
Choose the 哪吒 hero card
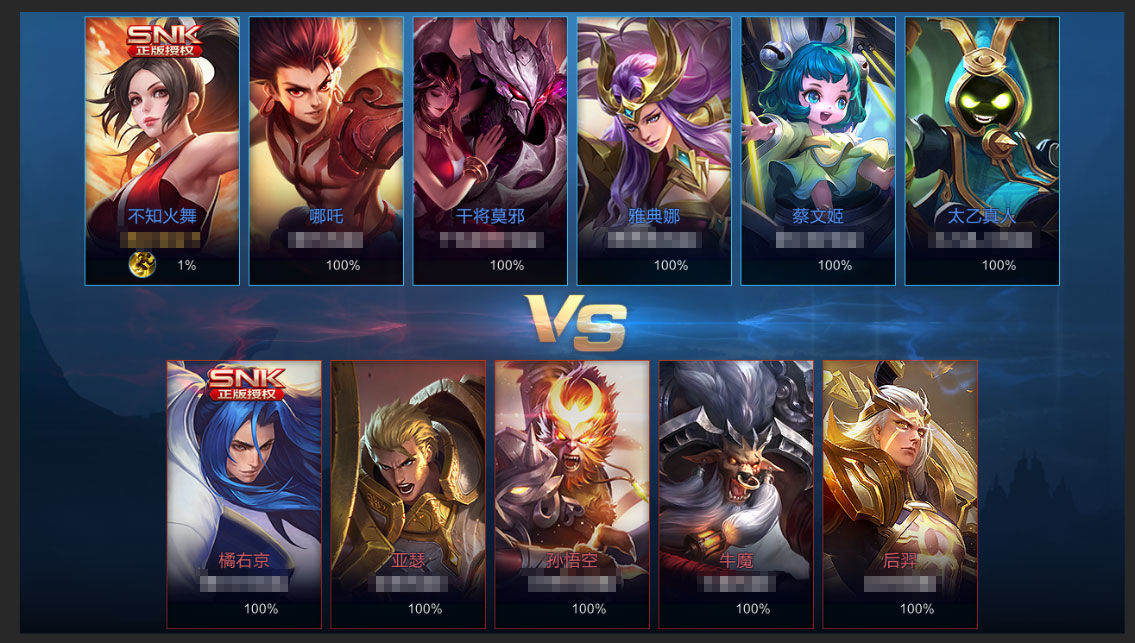(x=326, y=150)
